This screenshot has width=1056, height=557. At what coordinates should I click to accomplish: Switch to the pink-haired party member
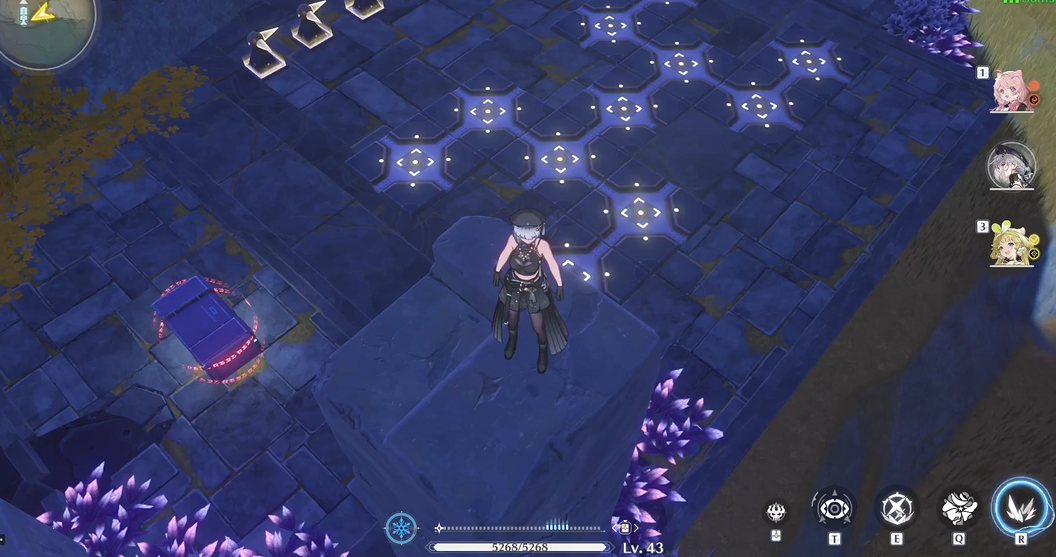click(x=1011, y=89)
